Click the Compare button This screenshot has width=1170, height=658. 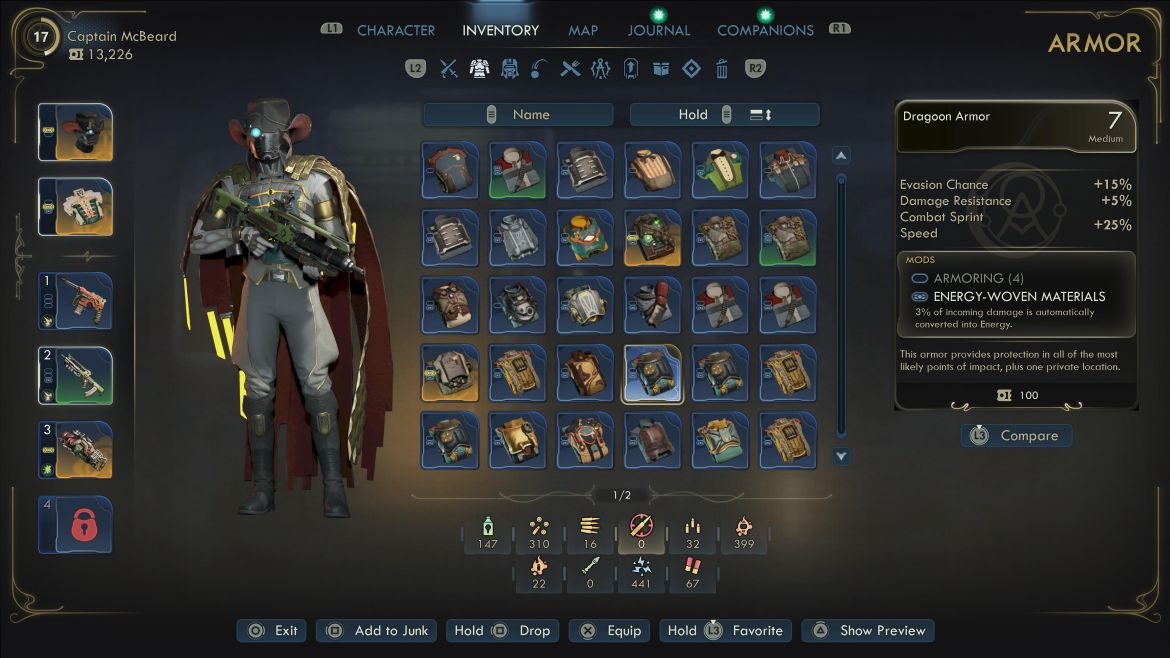(1016, 436)
